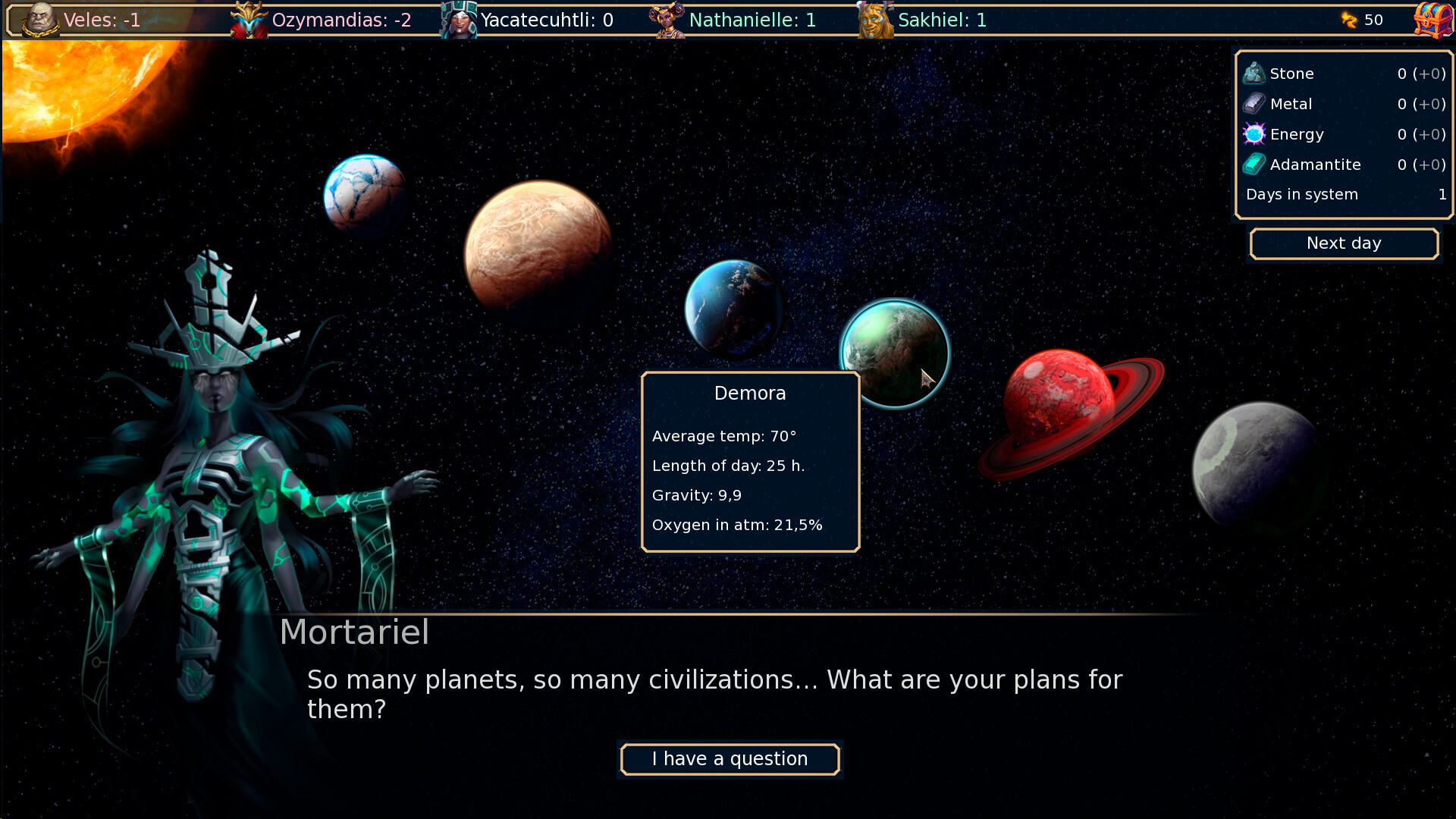Click the blue ocean planet near center
The width and height of the screenshot is (1456, 819).
pyautogui.click(x=732, y=307)
